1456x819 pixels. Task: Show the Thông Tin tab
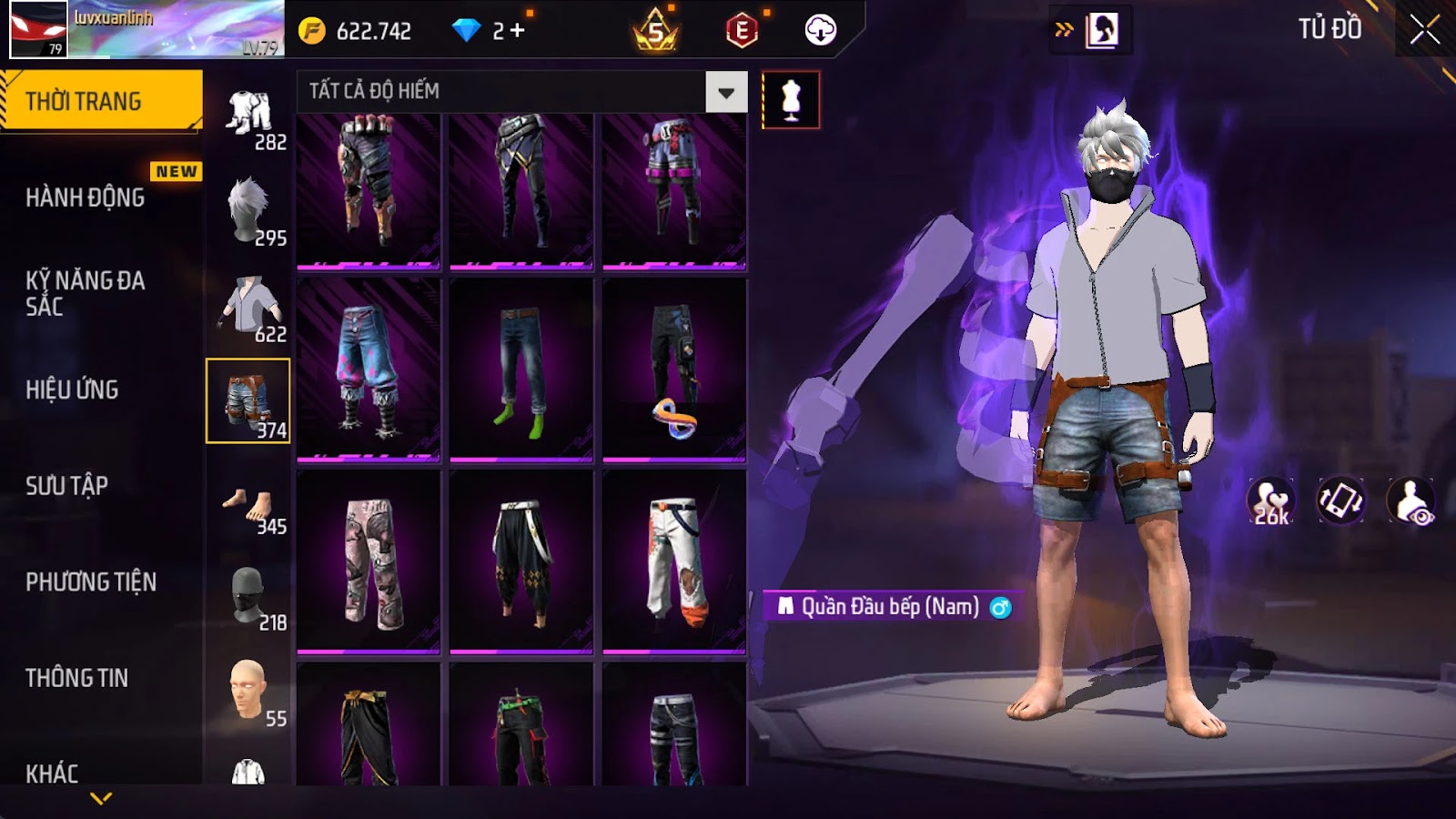(x=77, y=678)
